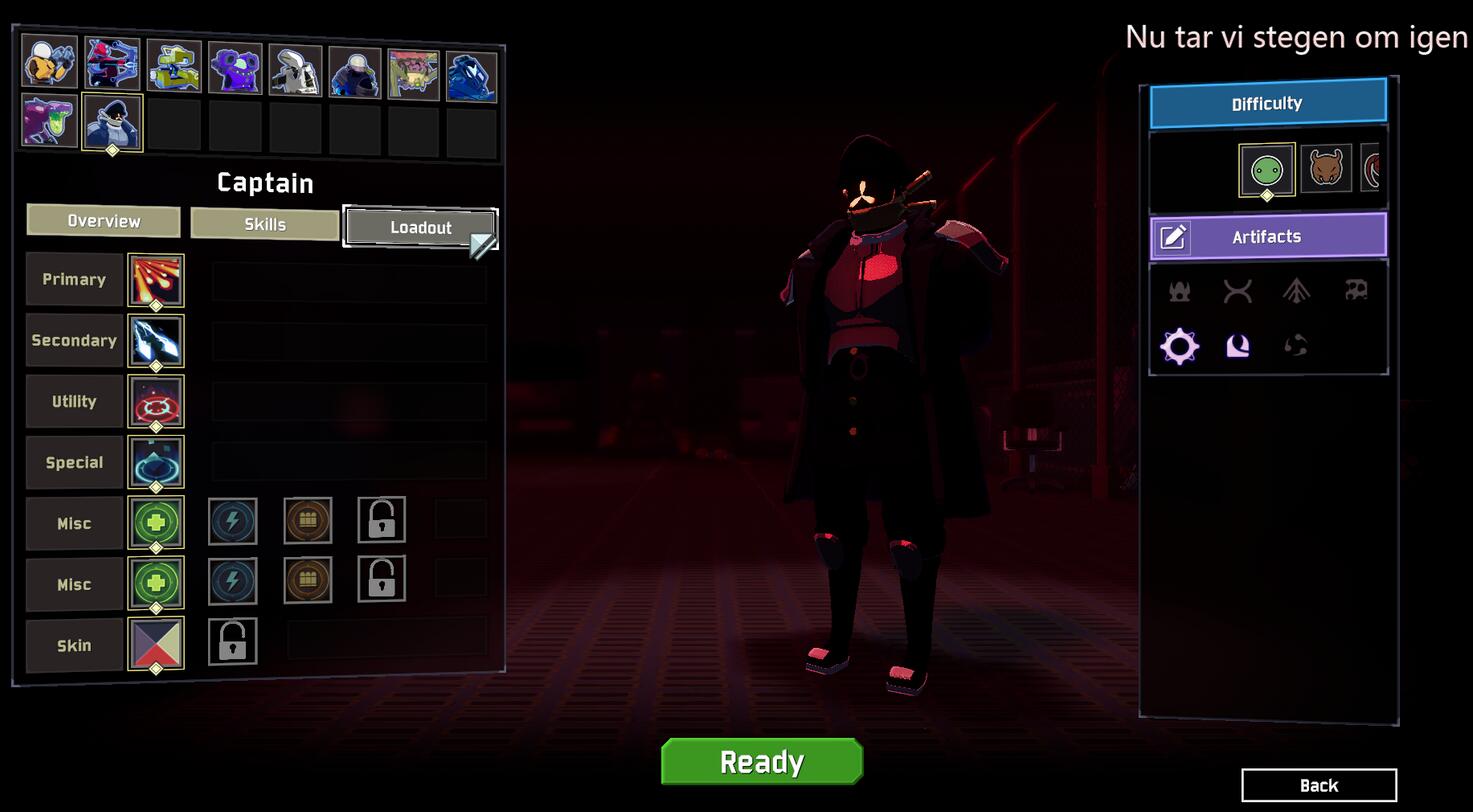Set difficulty to green Drizzle face
1473x812 pixels.
1266,170
